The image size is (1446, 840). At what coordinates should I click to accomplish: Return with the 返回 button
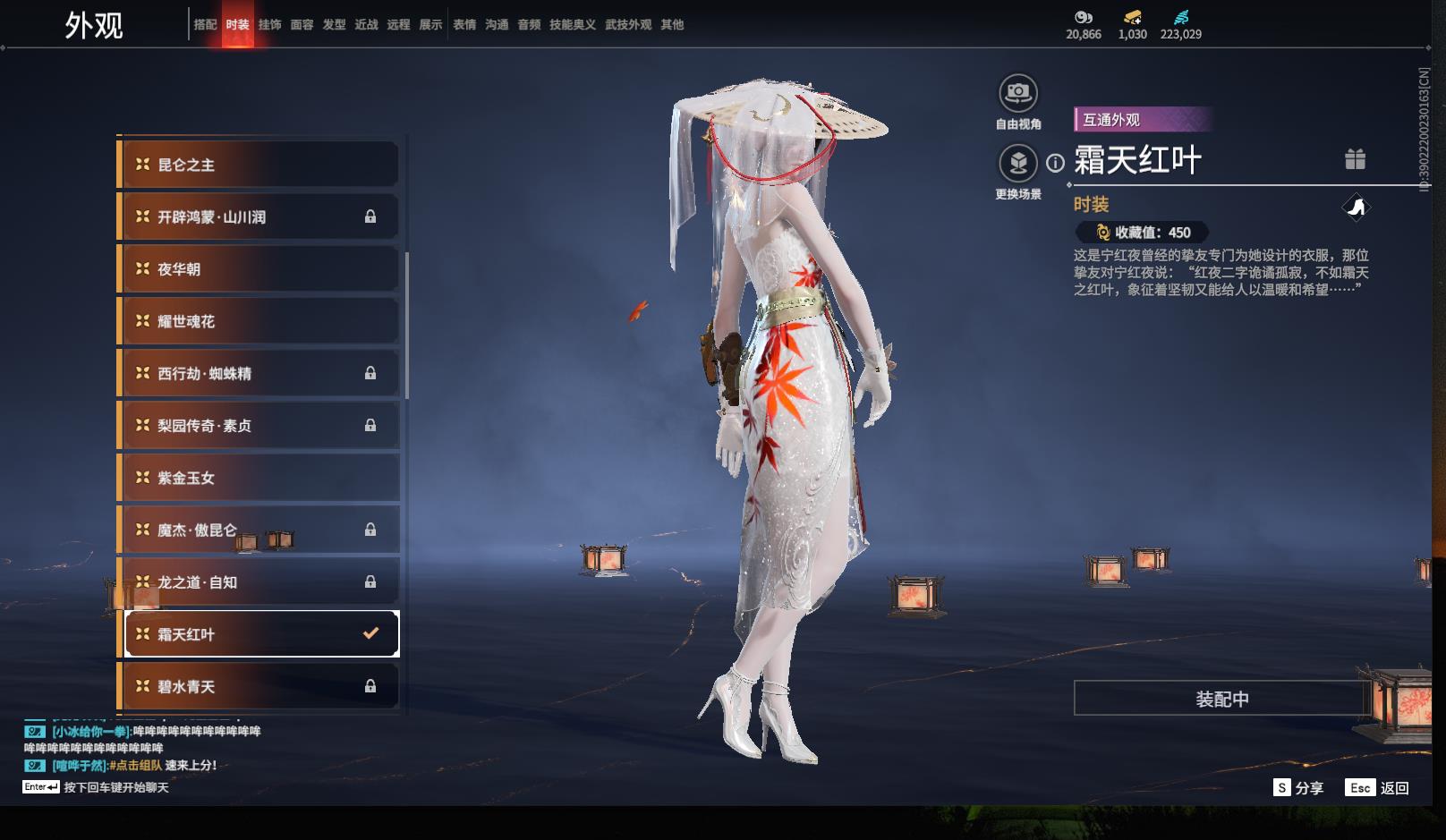(1380, 787)
